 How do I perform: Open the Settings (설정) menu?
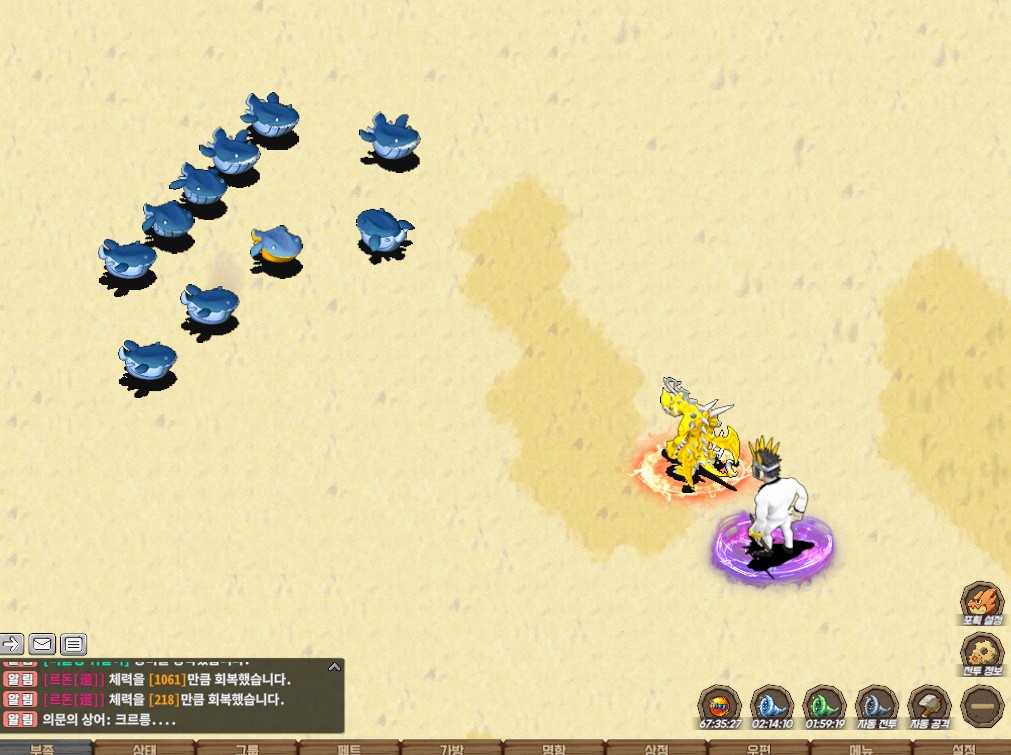point(963,748)
